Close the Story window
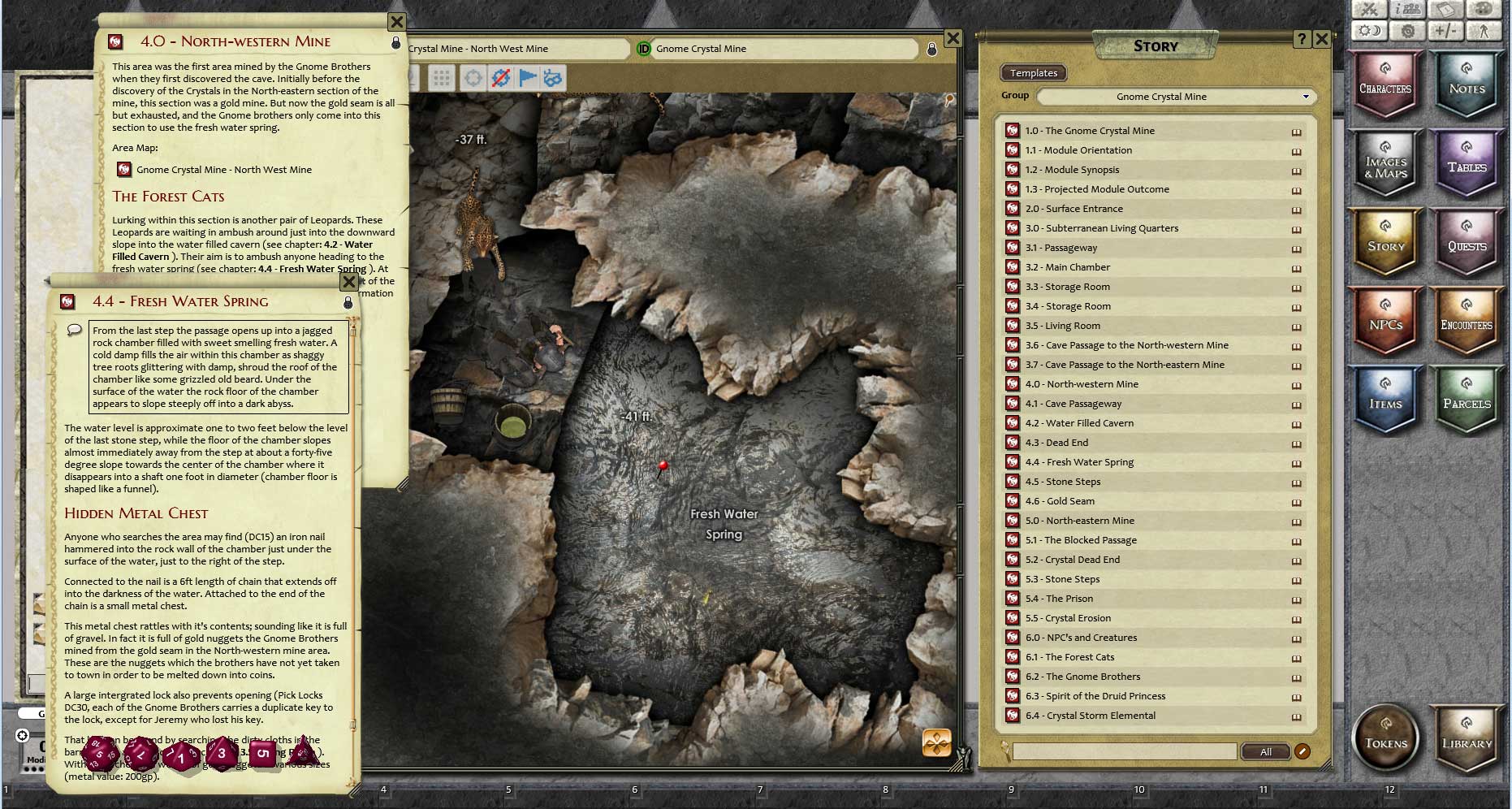Screen dimensions: 1512x809 [1321, 39]
